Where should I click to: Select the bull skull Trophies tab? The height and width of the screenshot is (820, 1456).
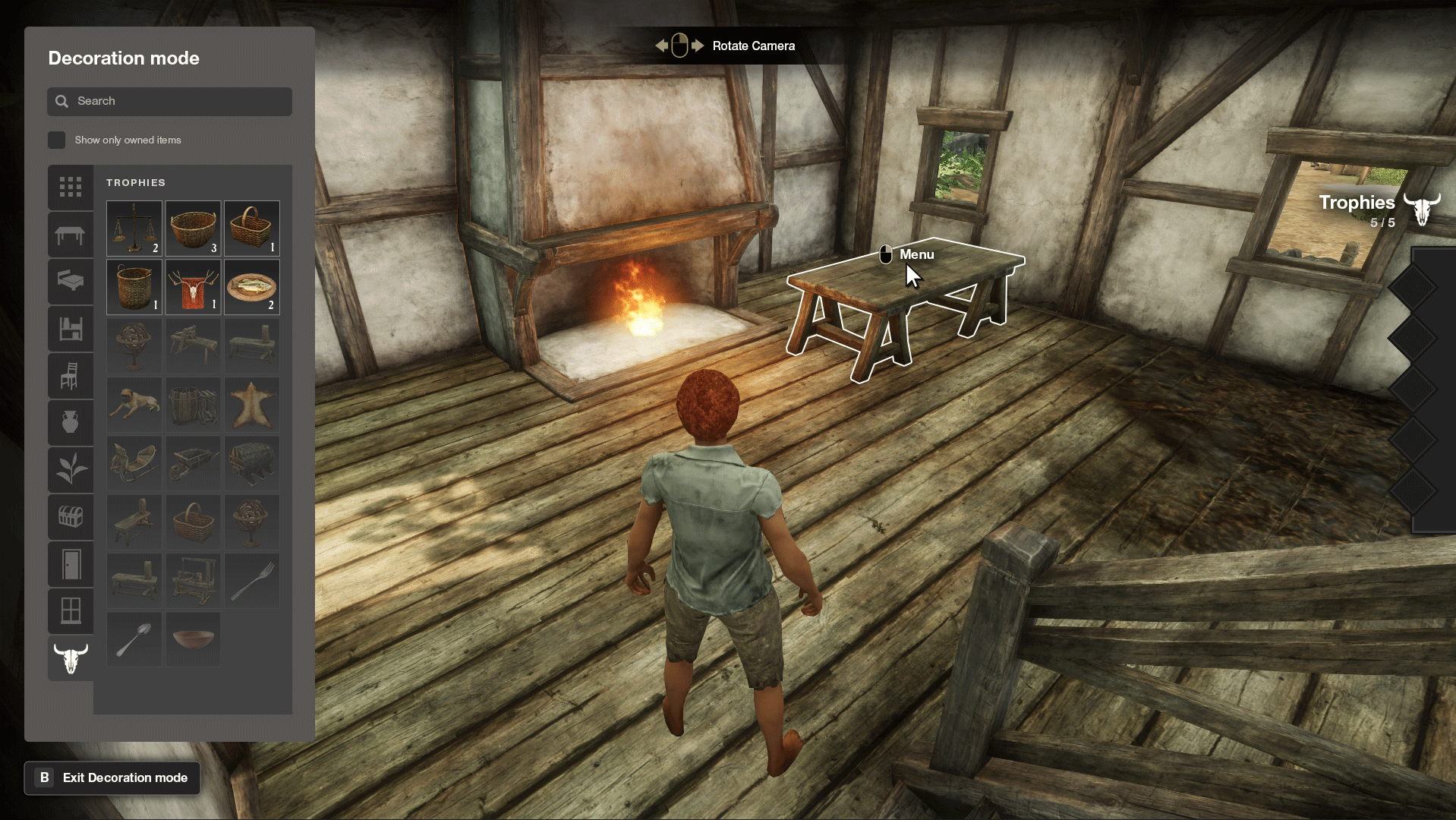pos(71,658)
